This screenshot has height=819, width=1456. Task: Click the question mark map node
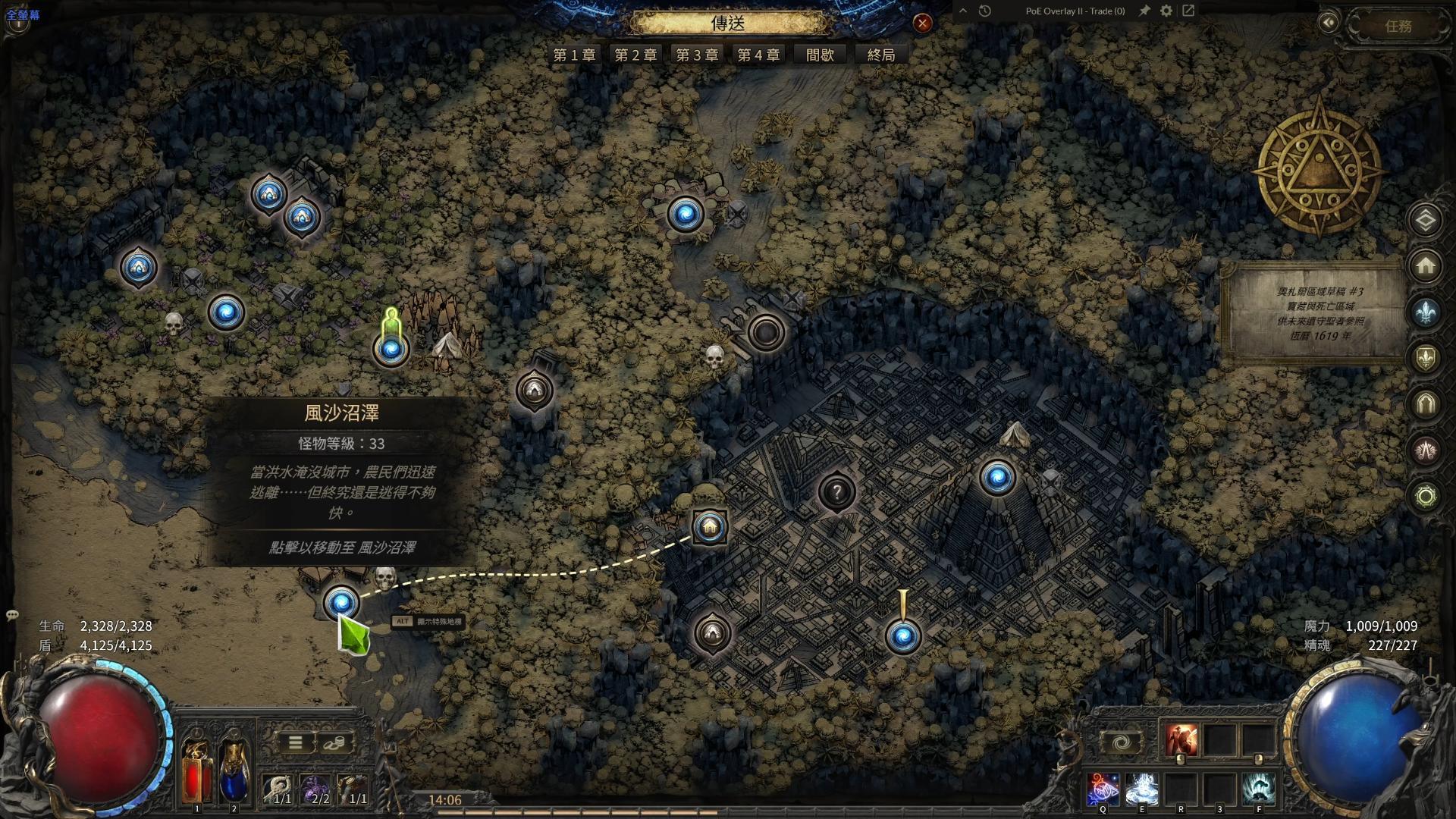click(836, 492)
